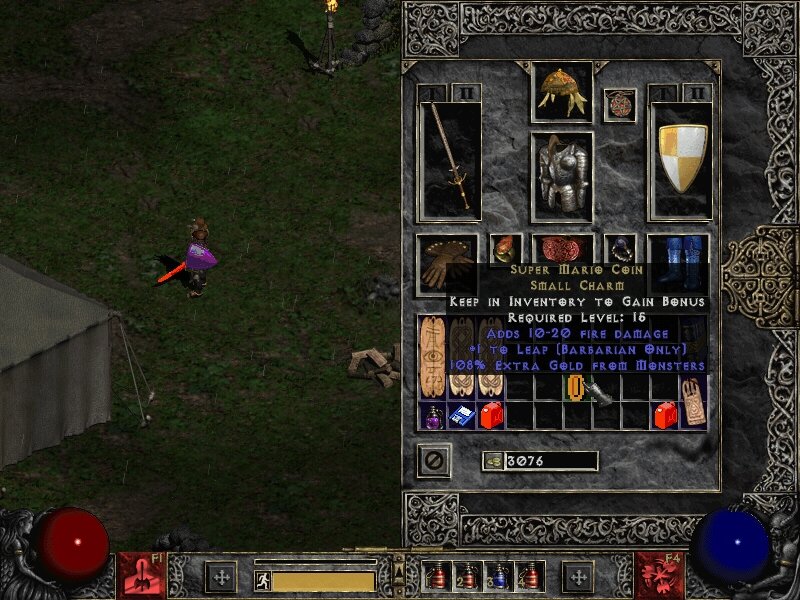Select the amulet slot beside the helmet
Viewport: 800px width, 600px height.
point(620,104)
